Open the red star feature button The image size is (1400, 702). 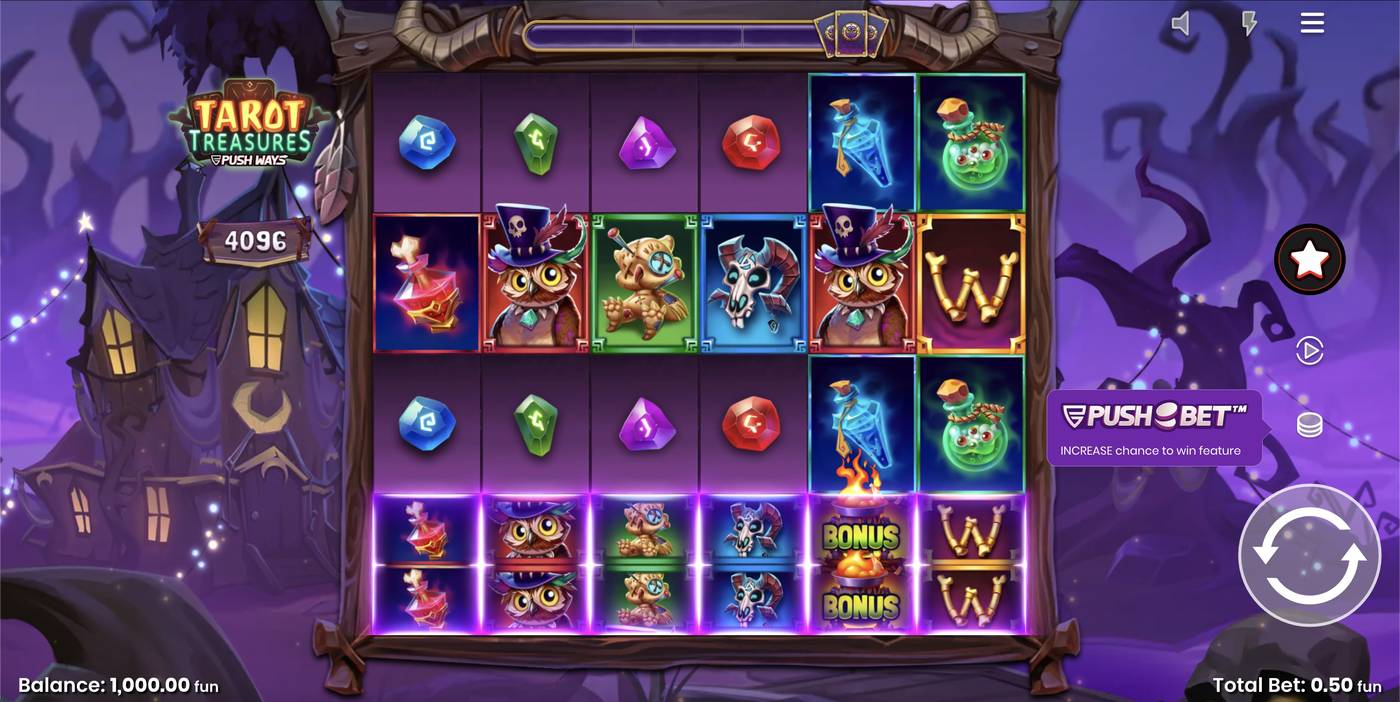pyautogui.click(x=1309, y=259)
